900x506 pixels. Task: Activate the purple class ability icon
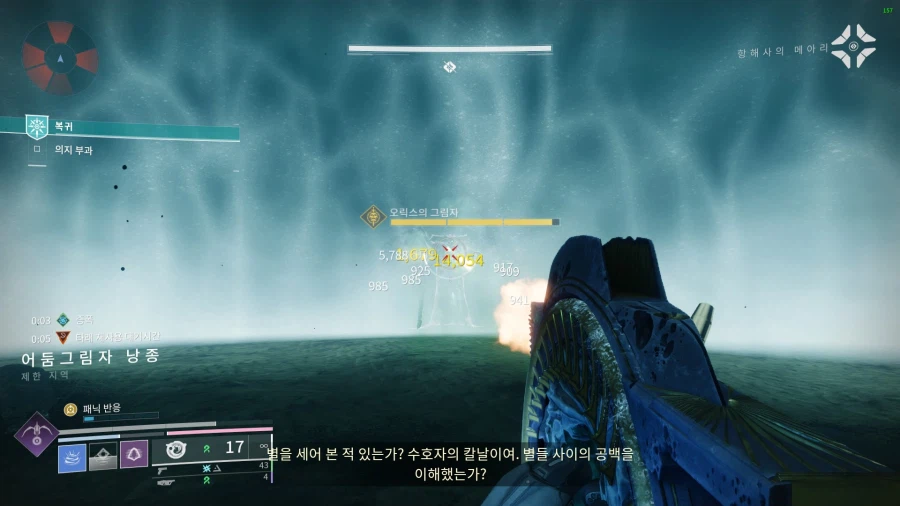[x=134, y=455]
